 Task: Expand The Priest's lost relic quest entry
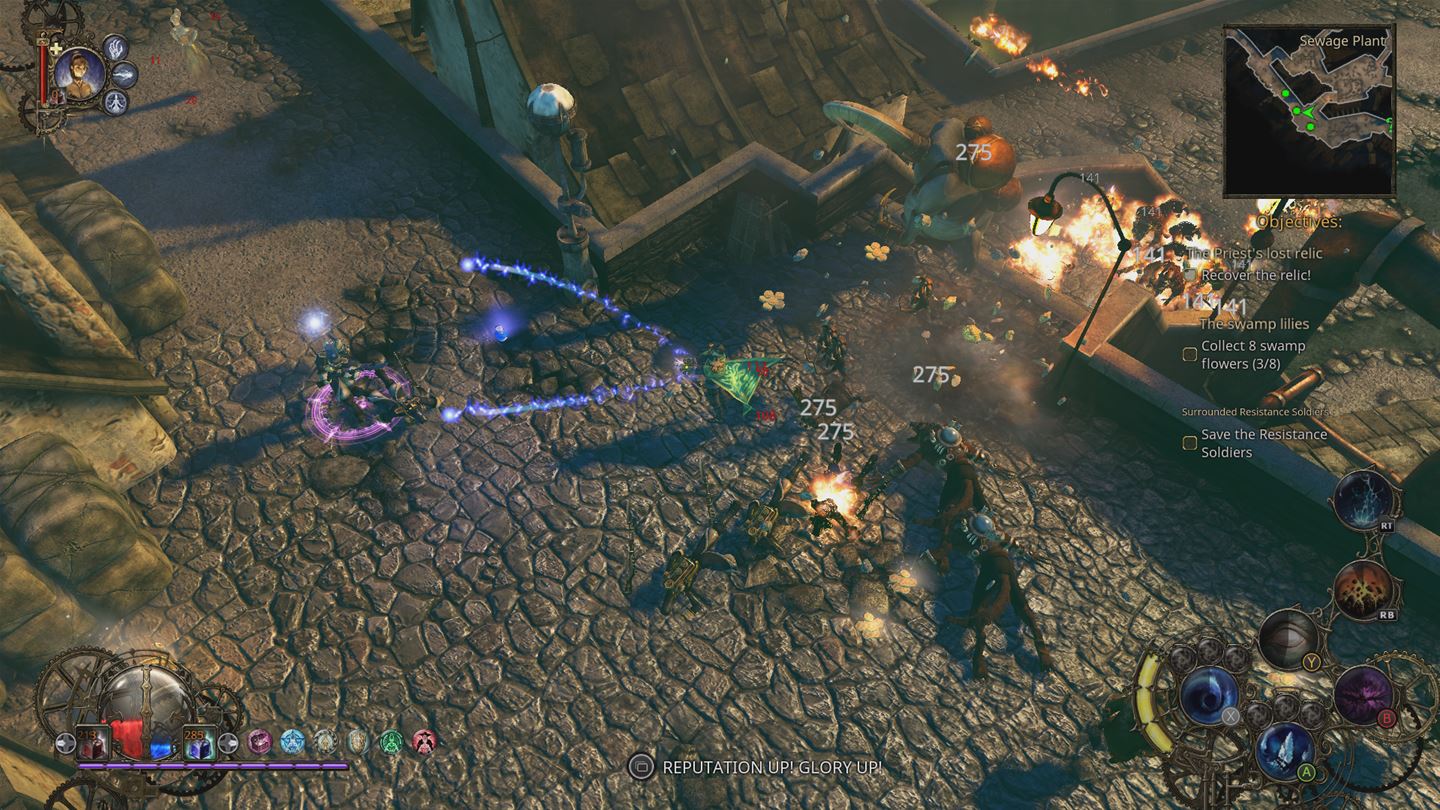1253,253
